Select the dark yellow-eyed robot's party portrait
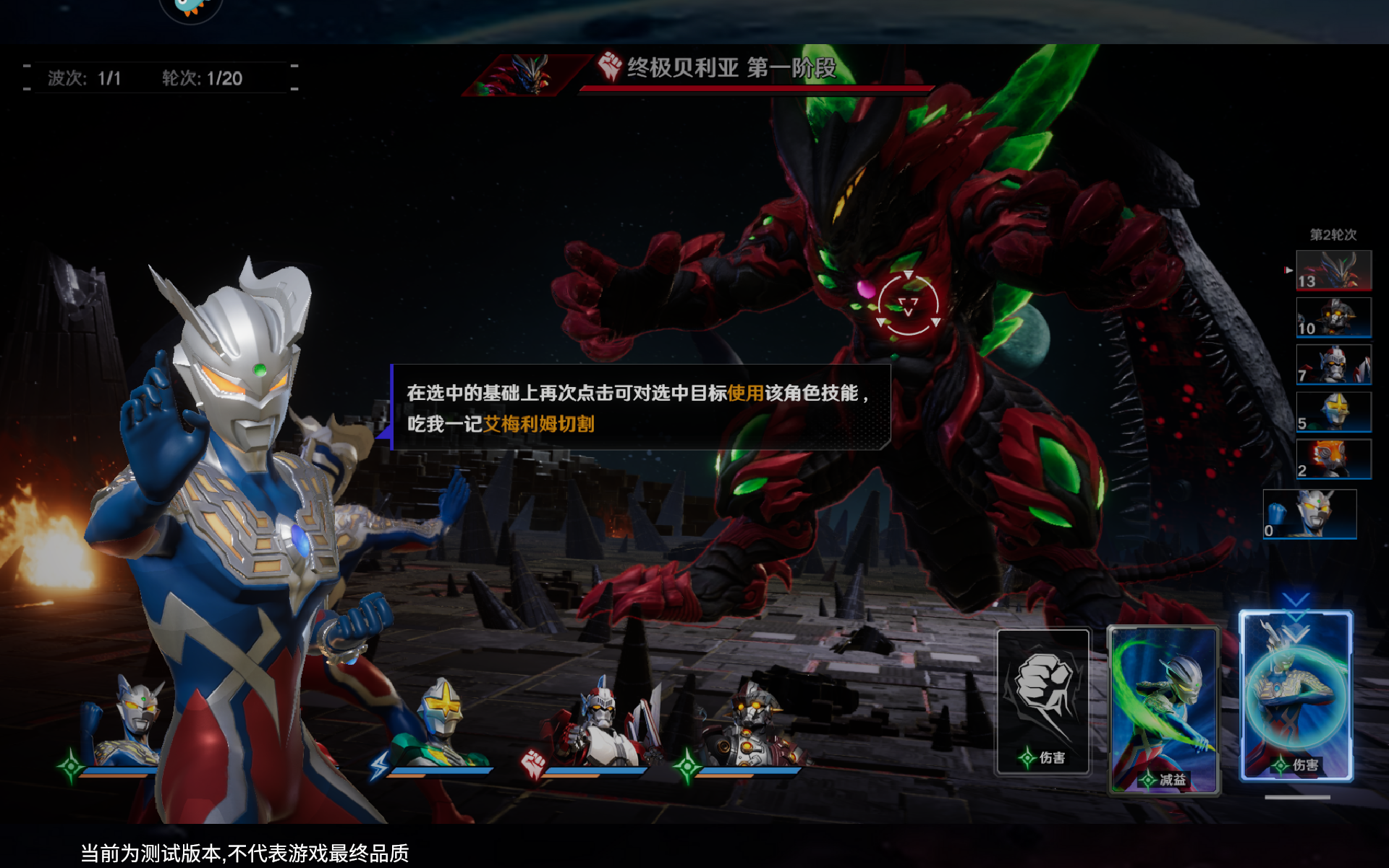1389x868 pixels. (751, 723)
